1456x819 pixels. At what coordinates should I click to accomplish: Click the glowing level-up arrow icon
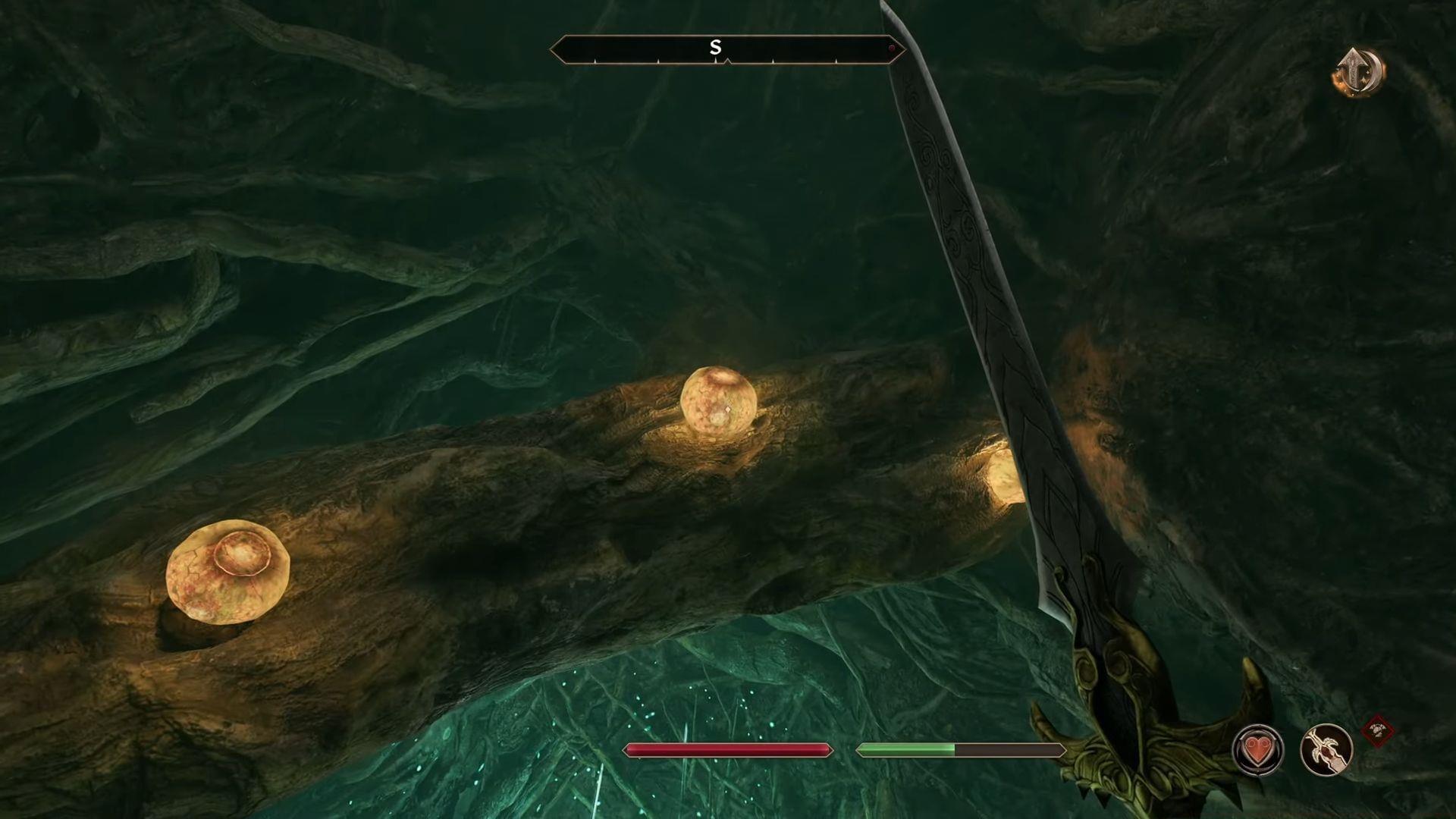point(1359,74)
